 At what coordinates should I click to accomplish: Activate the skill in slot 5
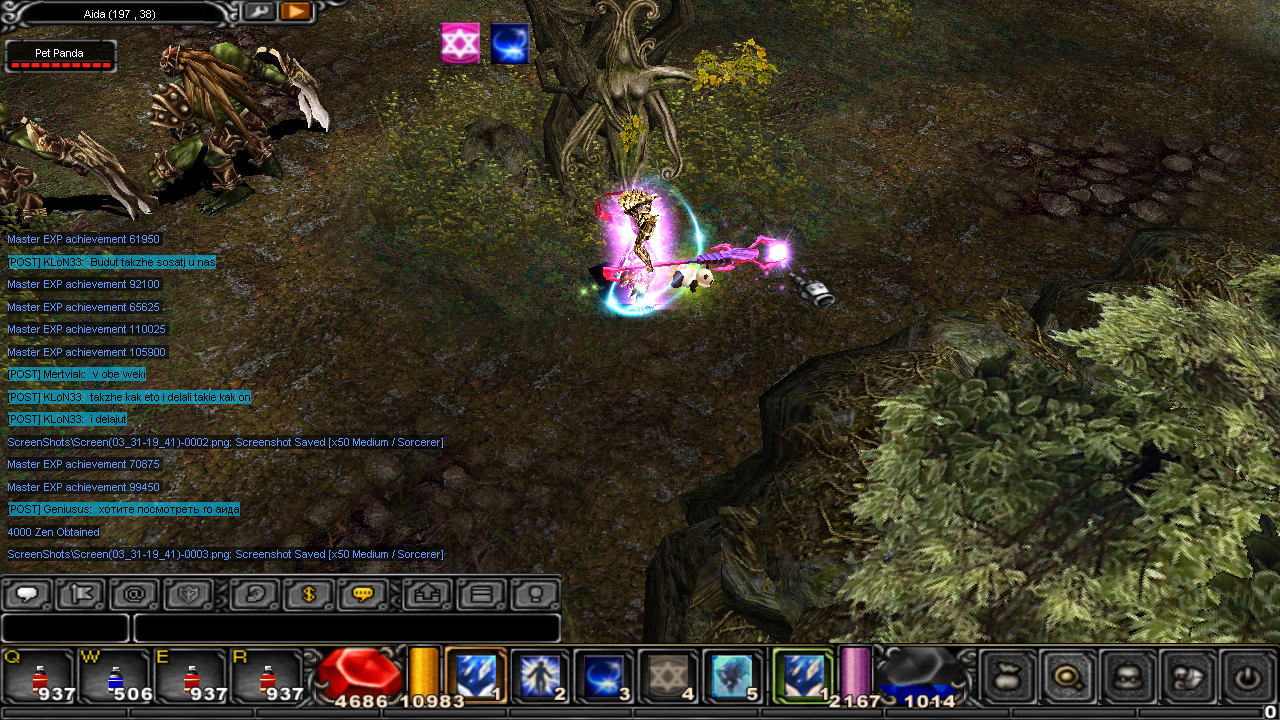point(732,675)
